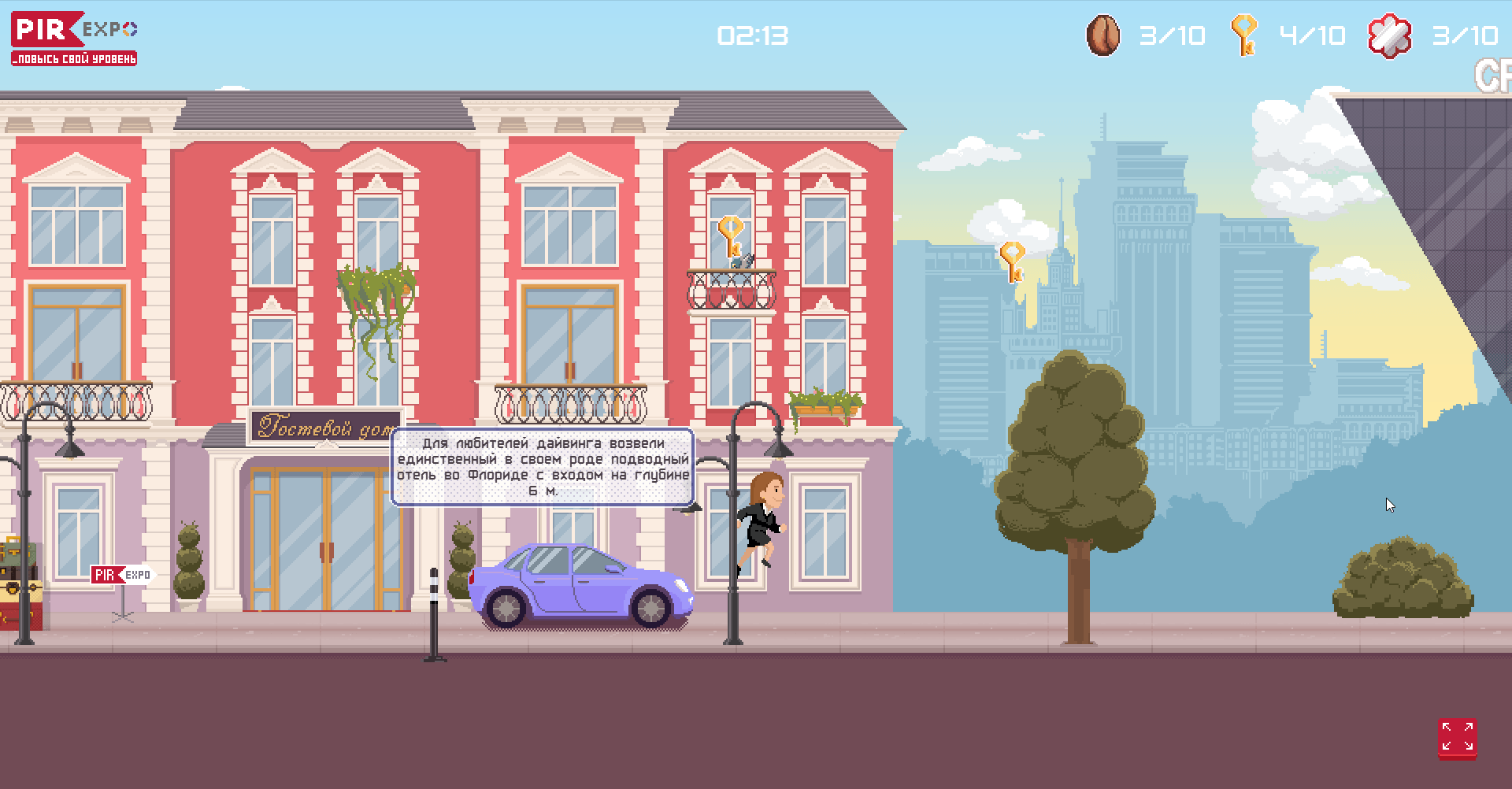Viewport: 1512px width, 789px height.
Task: Toggle fullscreen with the red arrows button
Action: pos(1457,738)
